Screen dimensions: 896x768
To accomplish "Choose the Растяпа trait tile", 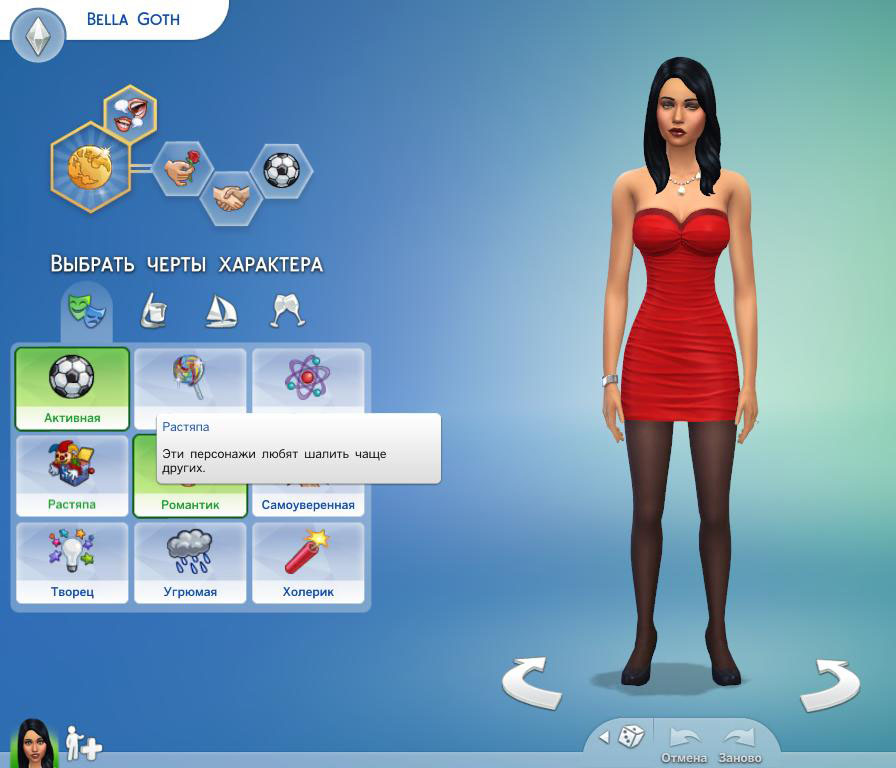I will (72, 475).
